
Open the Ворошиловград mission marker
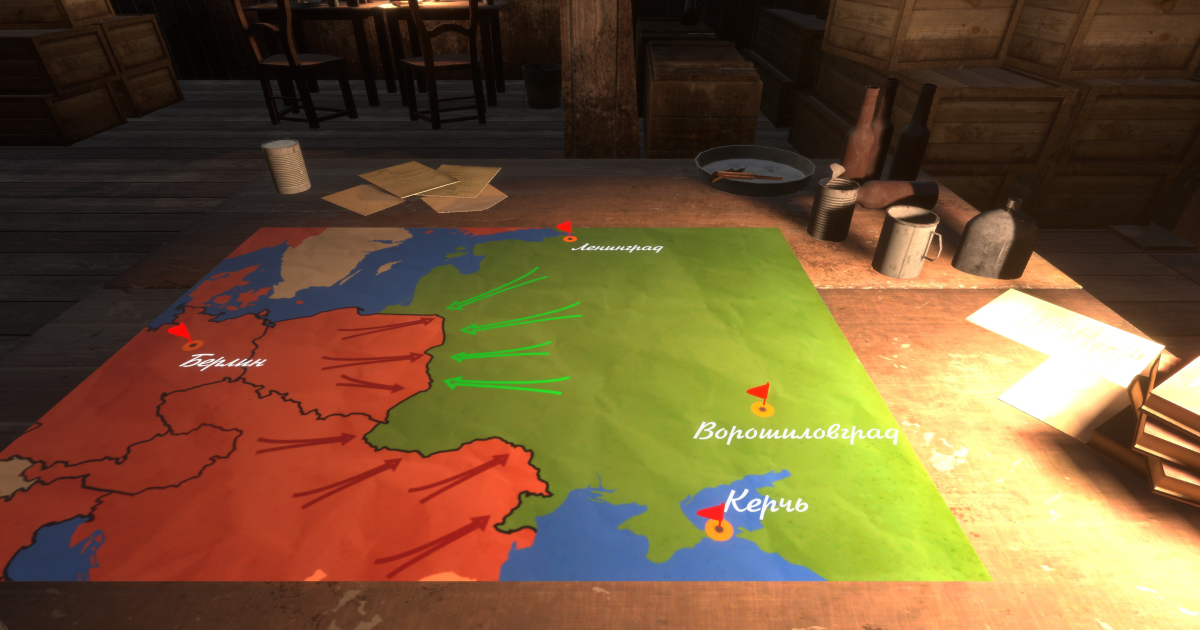(x=762, y=404)
